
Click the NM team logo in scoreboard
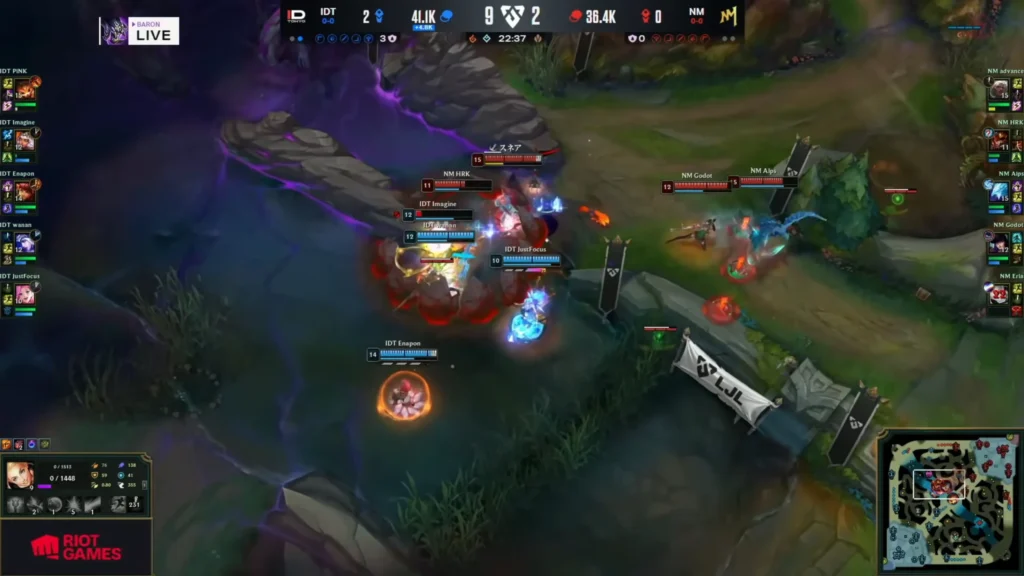(x=726, y=16)
